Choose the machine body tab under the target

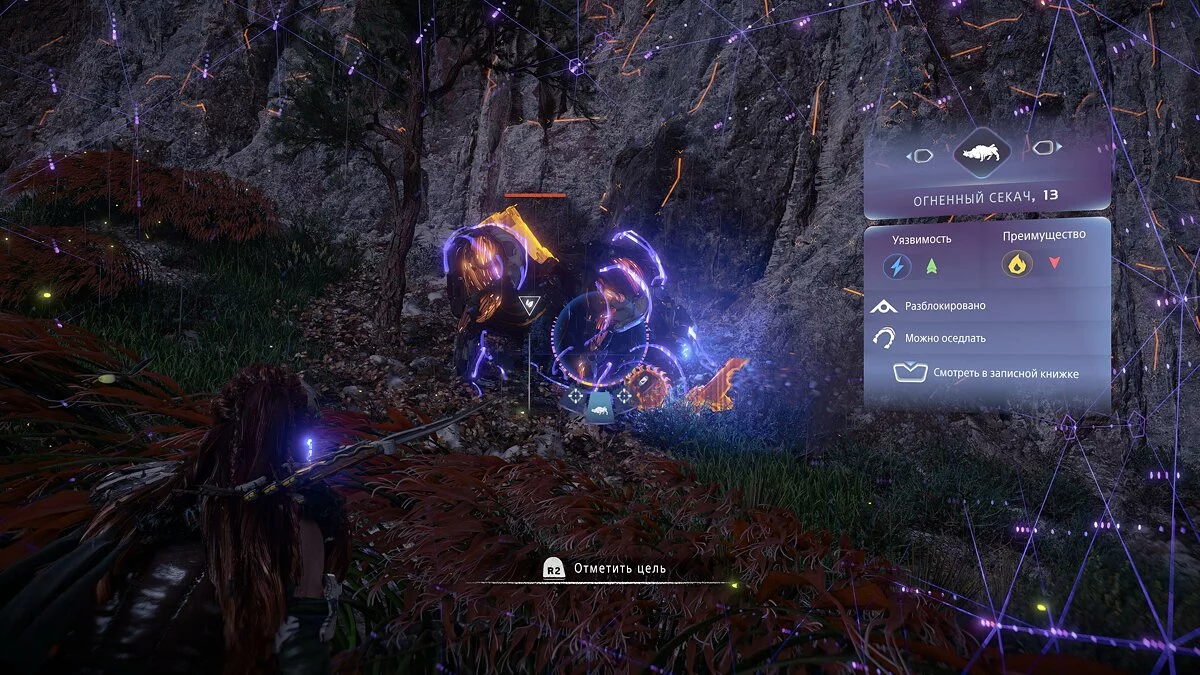tap(598, 406)
